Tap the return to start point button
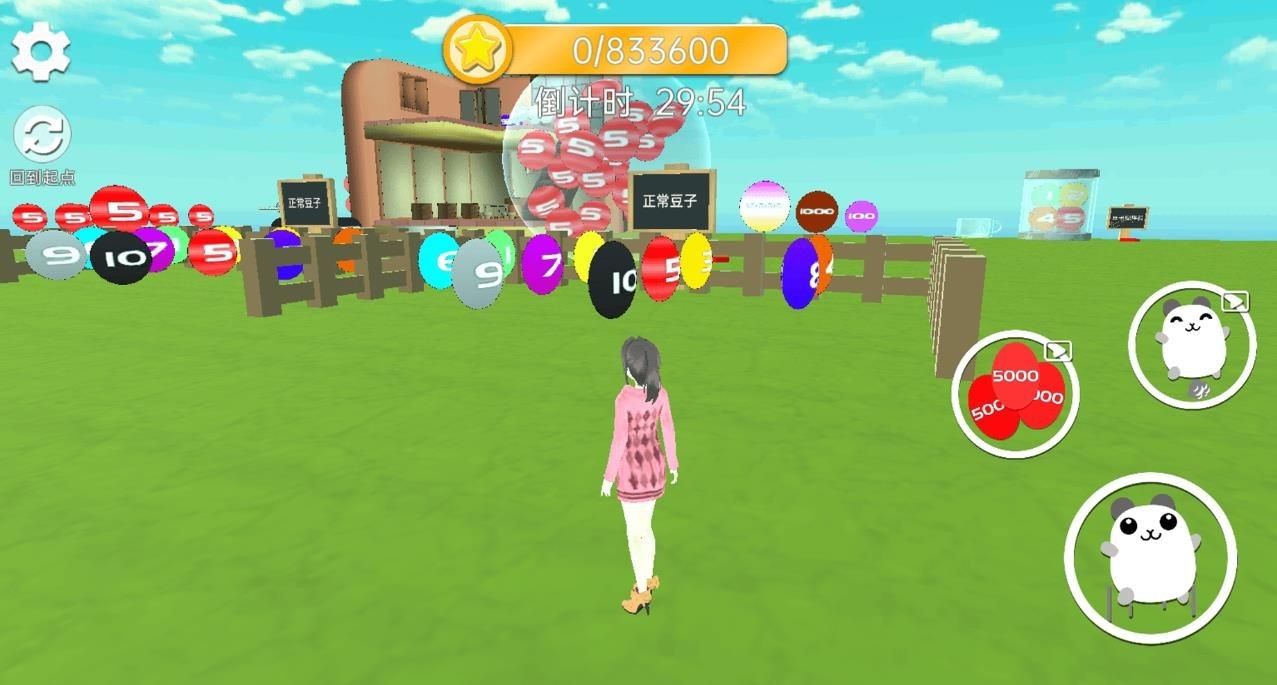Viewport: 1277px width, 685px height. click(x=42, y=139)
